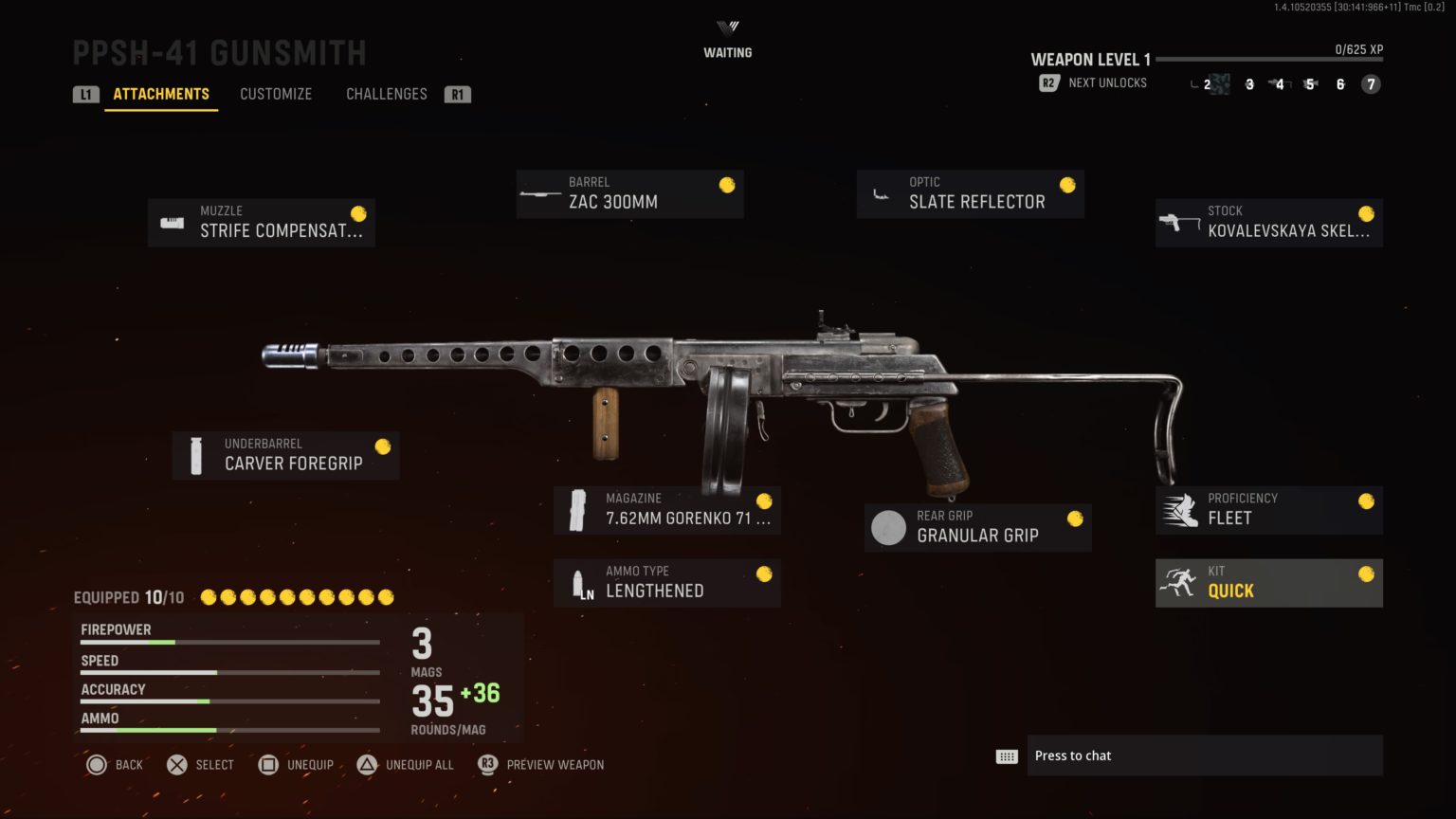This screenshot has width=1456, height=819.
Task: Click the keyboard icon beside chat box
Action: click(x=1008, y=755)
